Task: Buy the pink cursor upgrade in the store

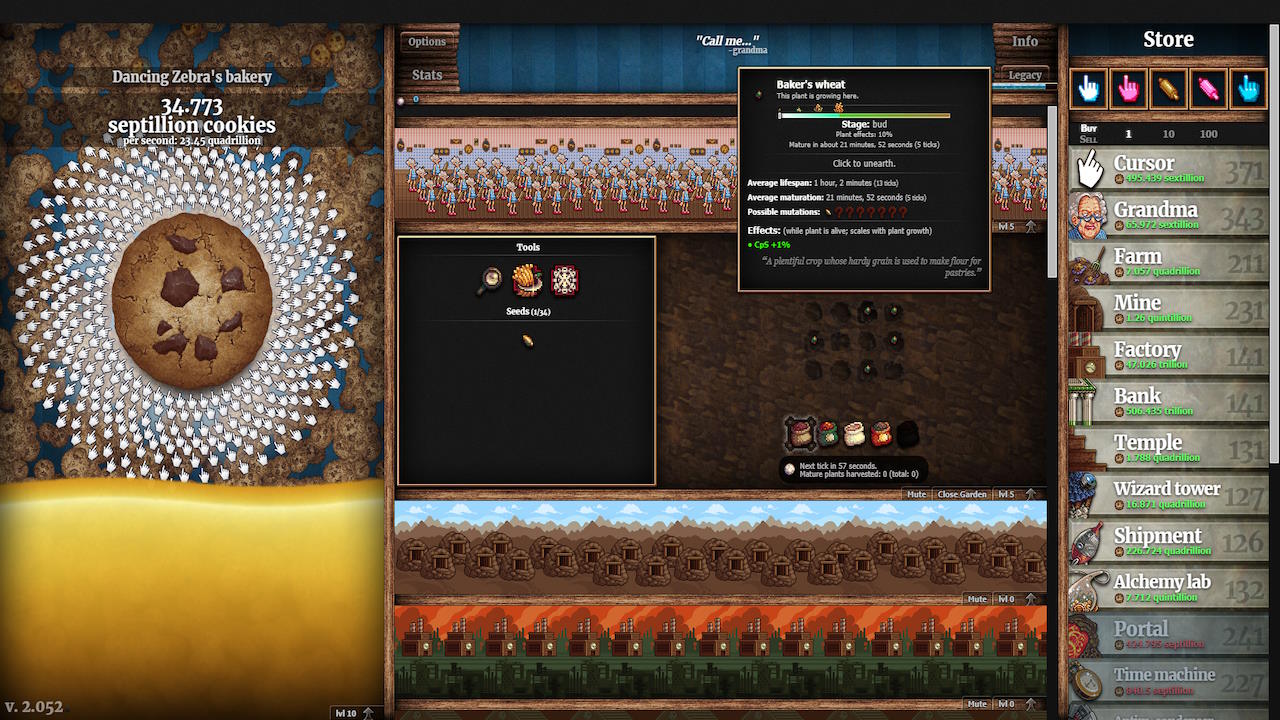Action: coord(1128,89)
